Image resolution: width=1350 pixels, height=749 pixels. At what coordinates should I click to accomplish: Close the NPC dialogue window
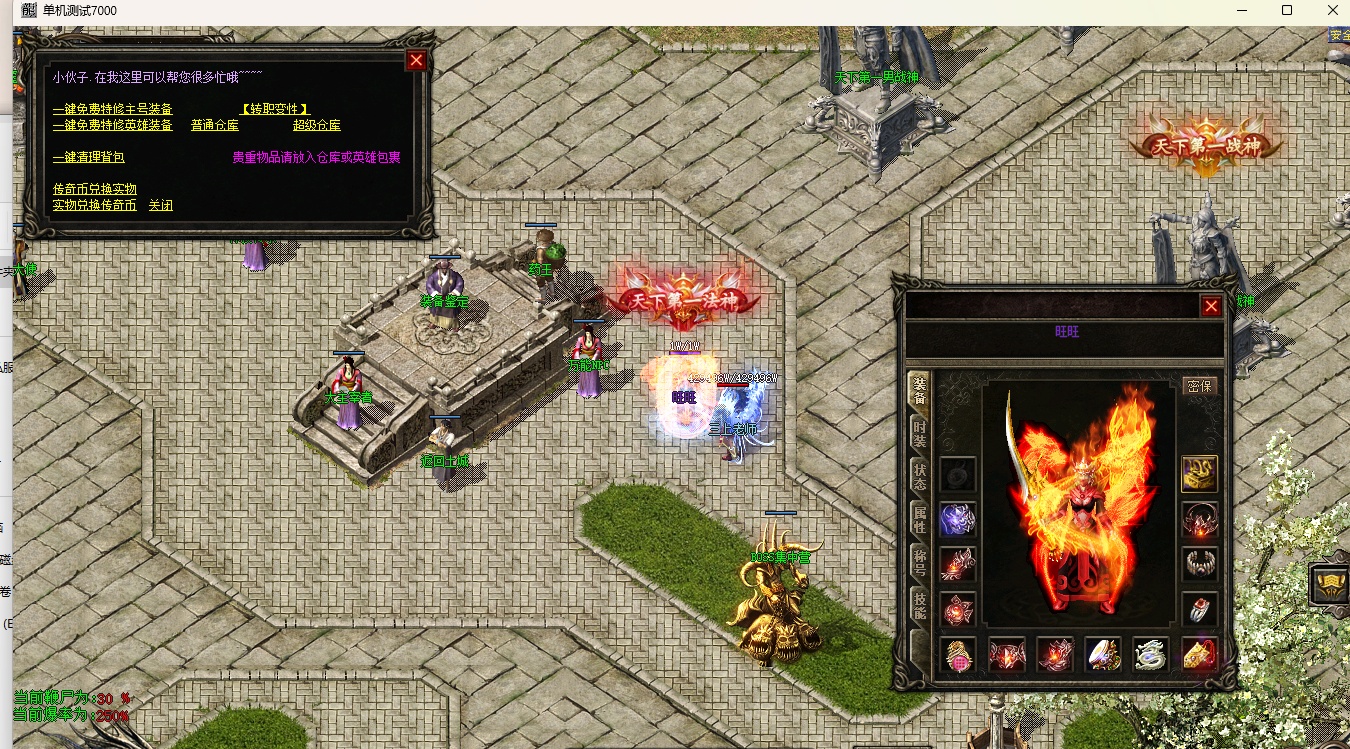(416, 60)
